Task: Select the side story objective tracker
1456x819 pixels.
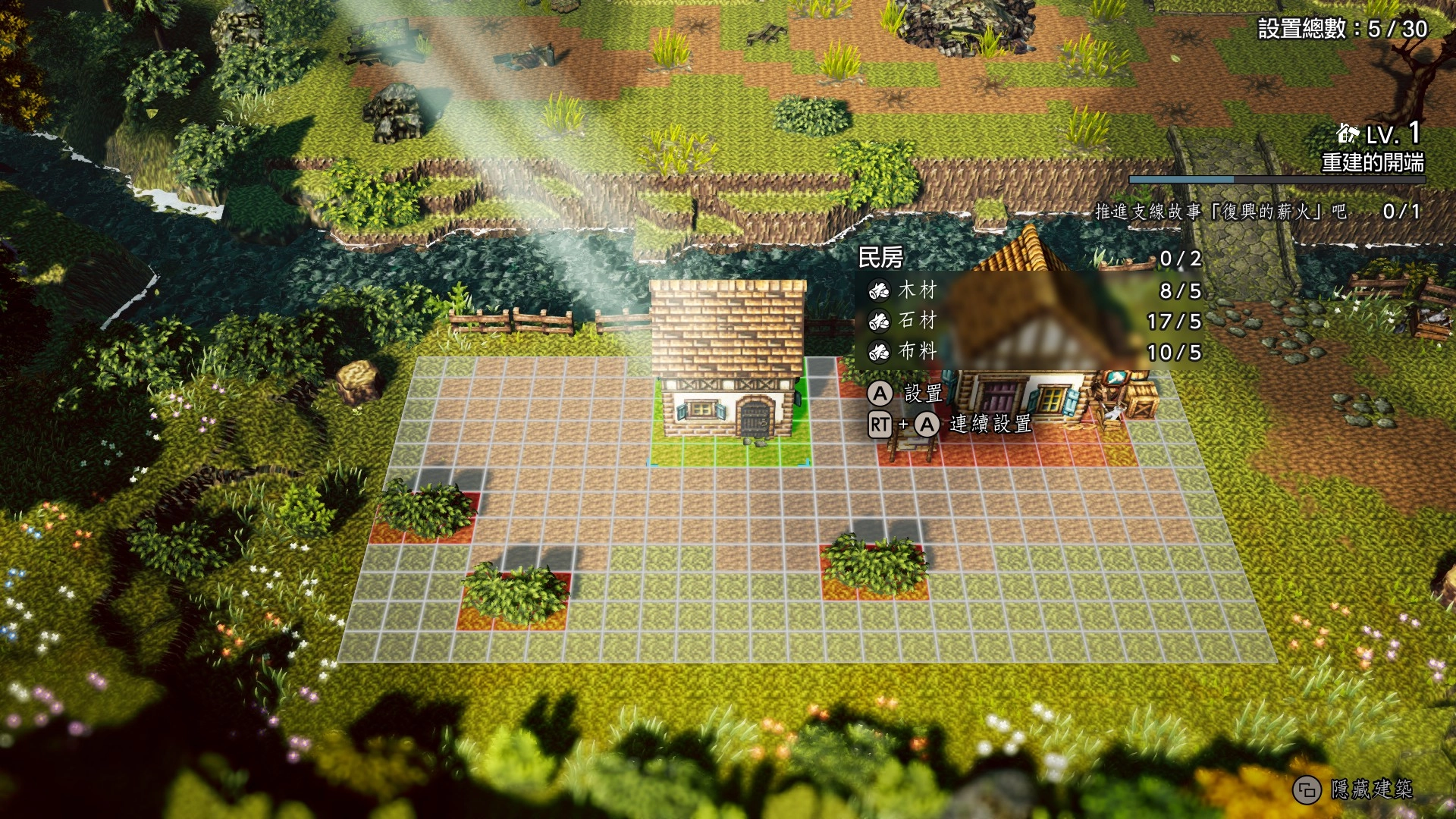Action: pos(1257,212)
